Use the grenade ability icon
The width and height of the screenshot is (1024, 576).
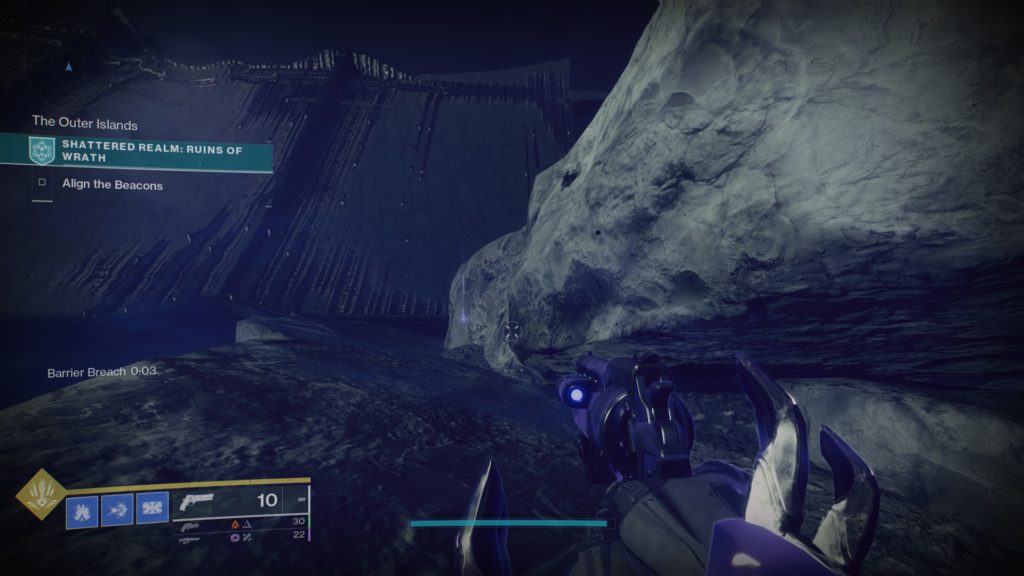click(x=82, y=512)
